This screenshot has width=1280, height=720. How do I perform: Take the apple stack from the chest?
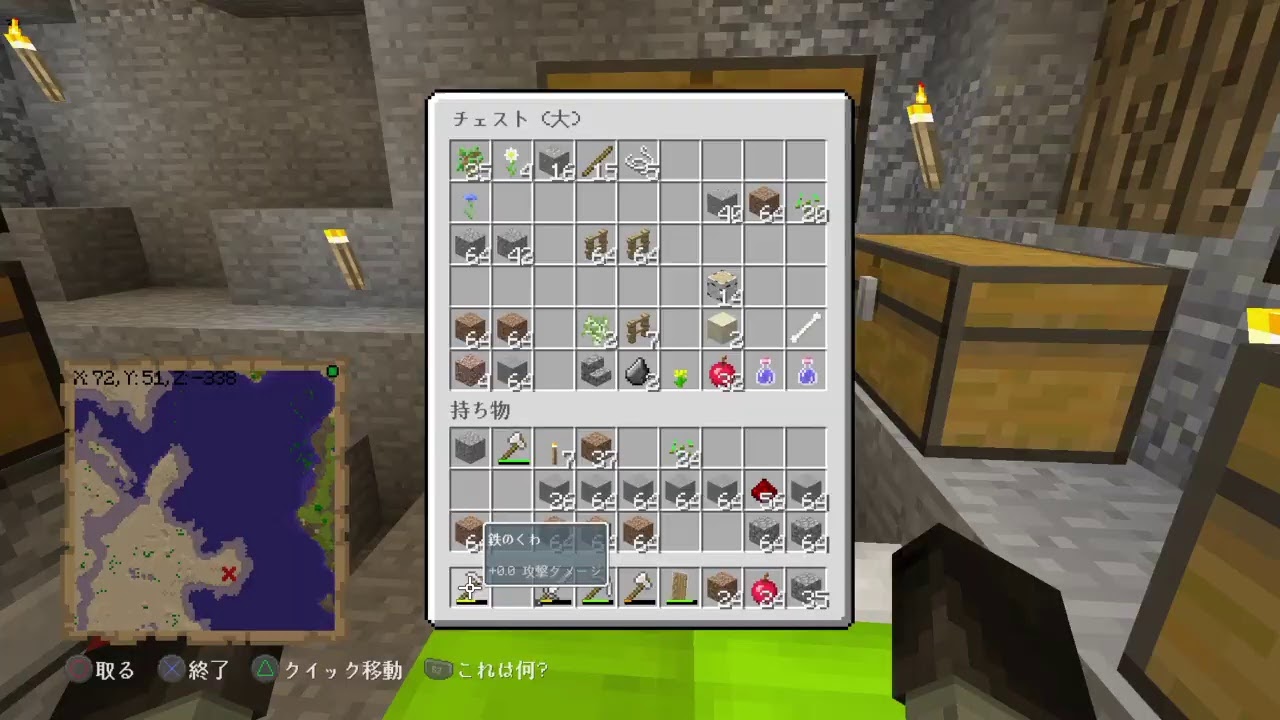click(x=722, y=372)
